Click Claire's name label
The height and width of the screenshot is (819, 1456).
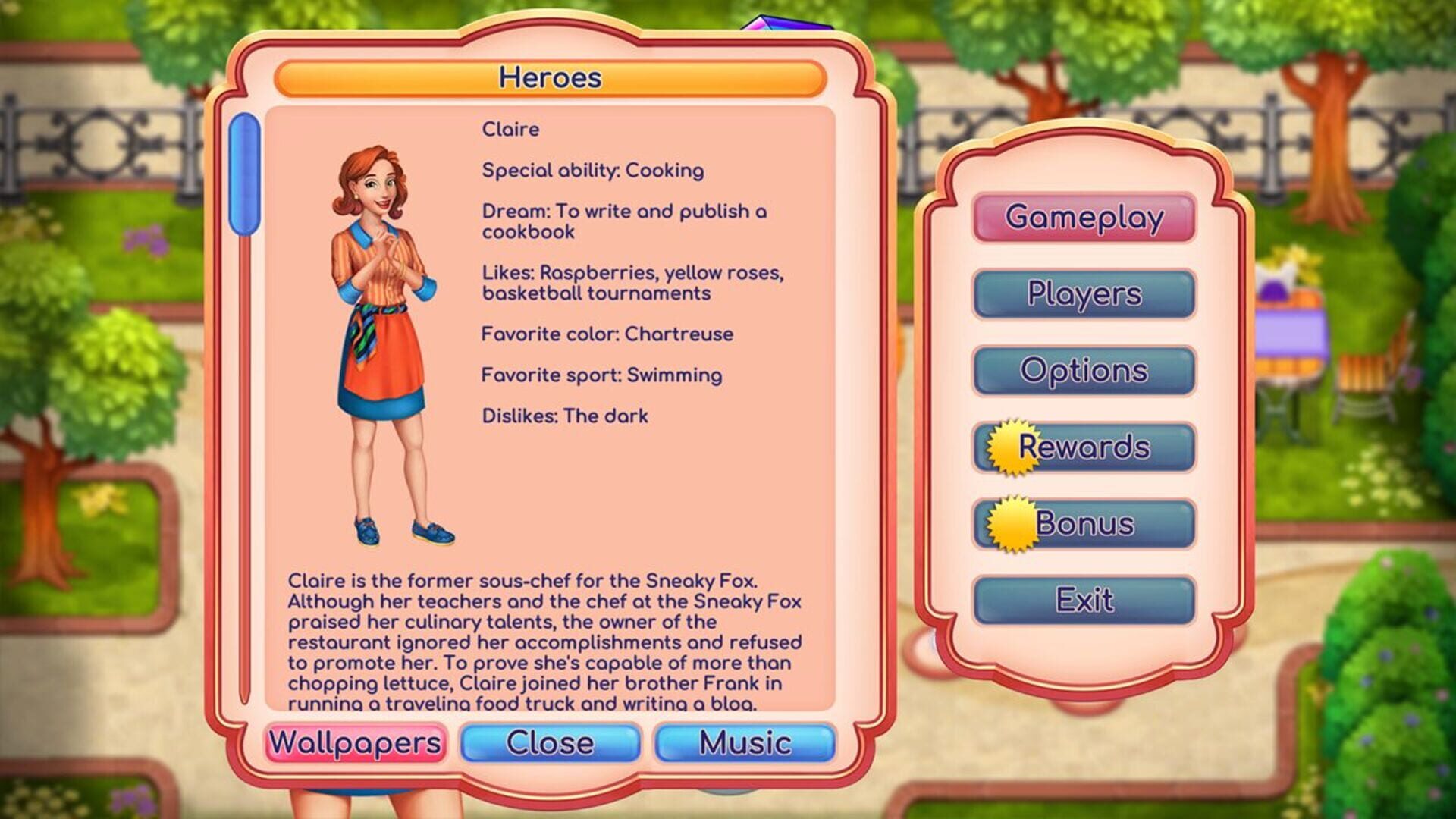click(510, 129)
